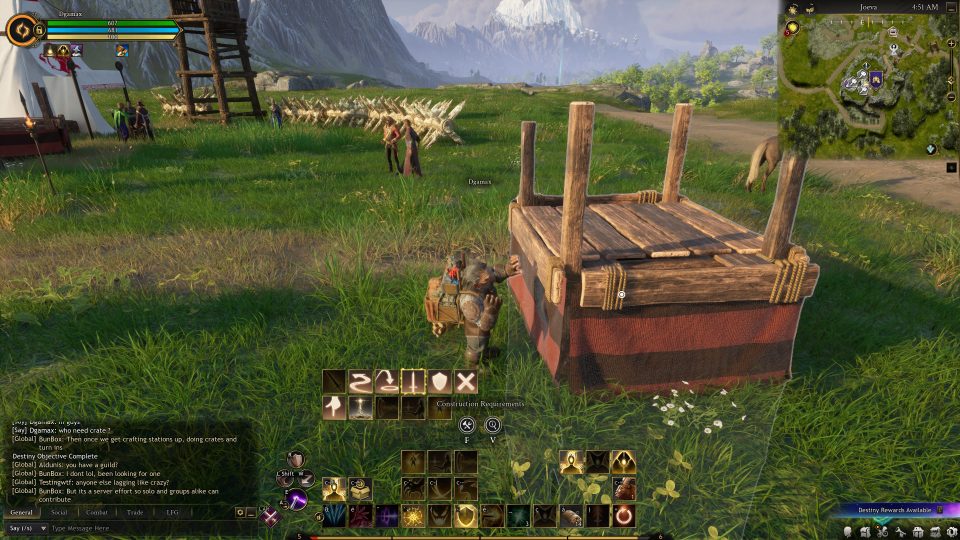Select the Trade chat tab
This screenshot has height=540, width=960.
click(x=135, y=512)
